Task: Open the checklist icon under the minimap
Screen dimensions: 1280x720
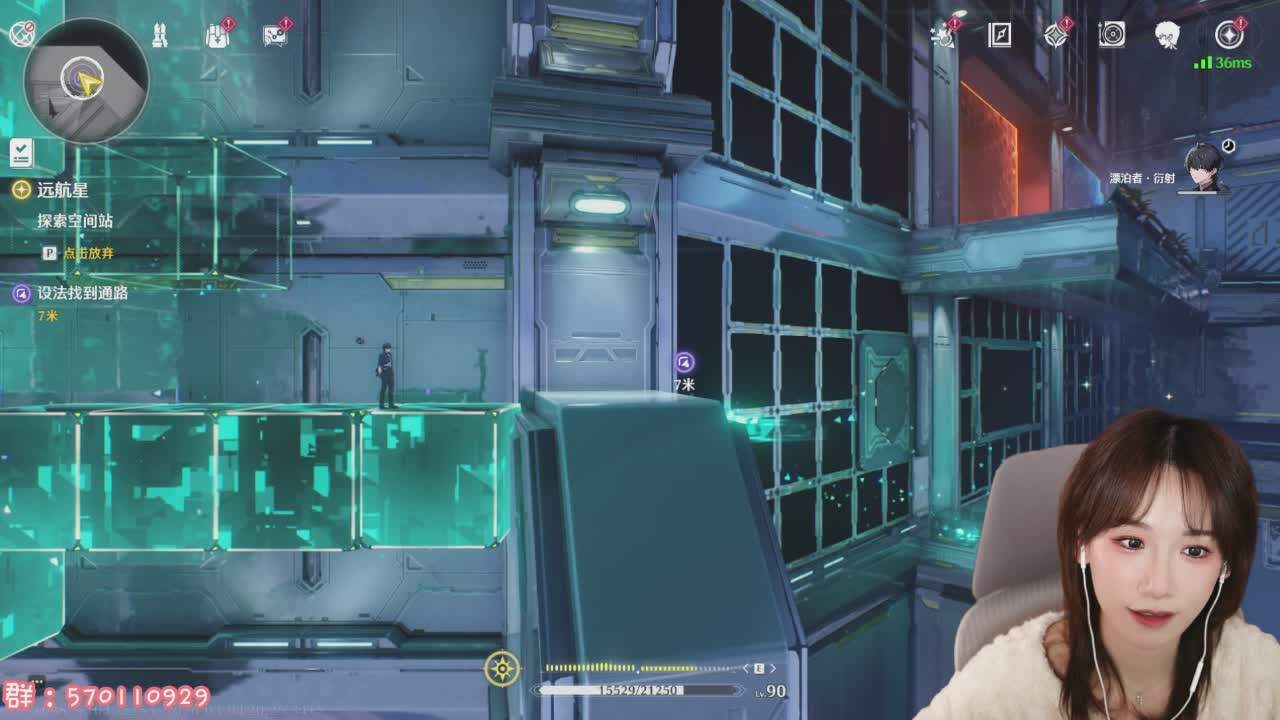Action: [x=21, y=153]
